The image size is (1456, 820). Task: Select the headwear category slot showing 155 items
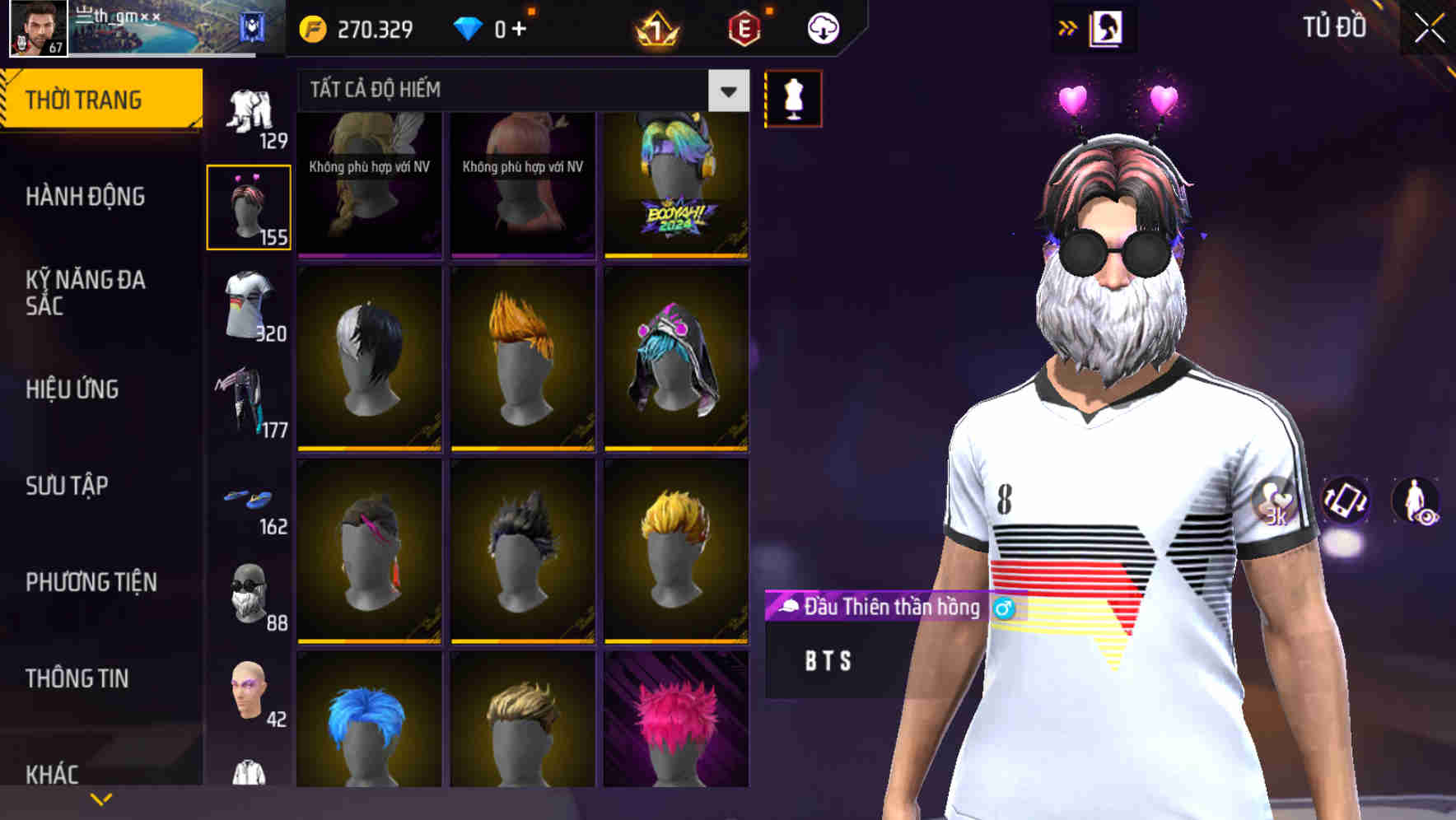click(250, 206)
